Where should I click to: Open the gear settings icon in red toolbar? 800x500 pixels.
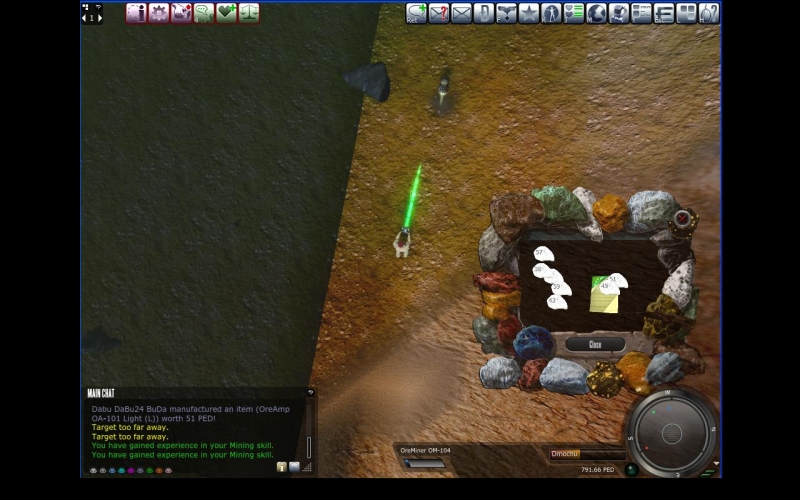159,13
